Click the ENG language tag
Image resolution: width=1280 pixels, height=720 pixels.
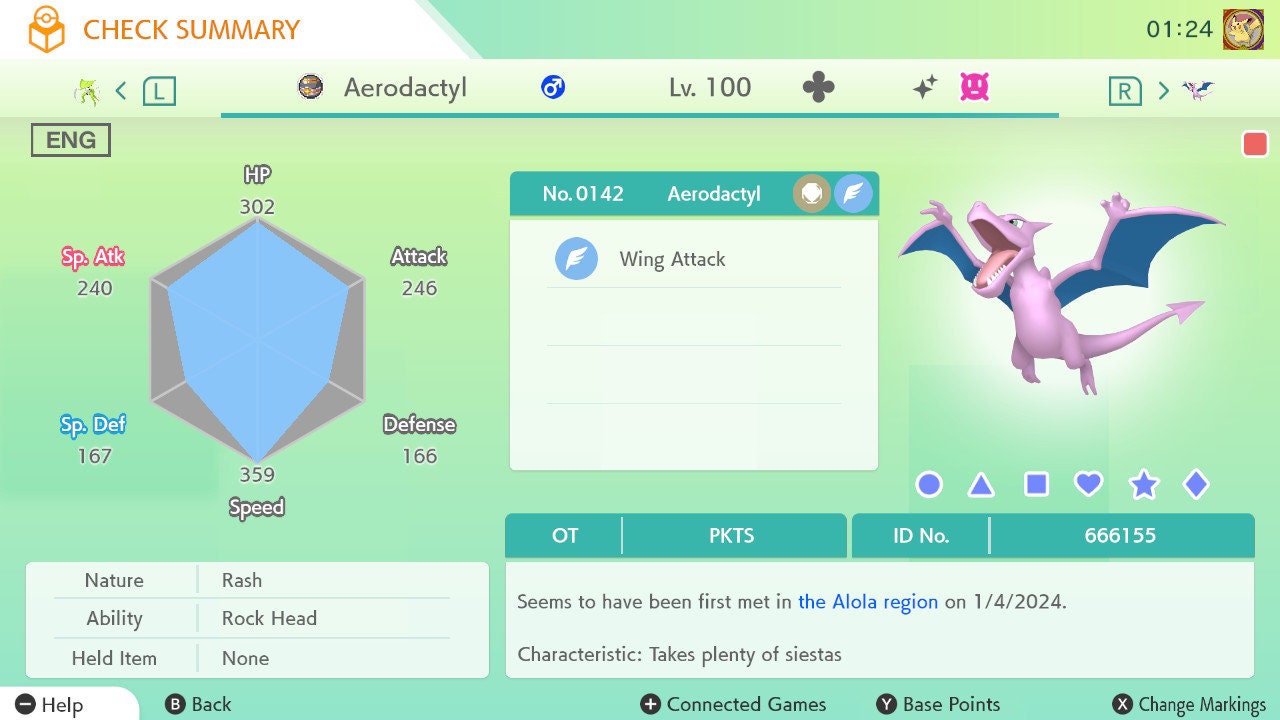point(71,141)
